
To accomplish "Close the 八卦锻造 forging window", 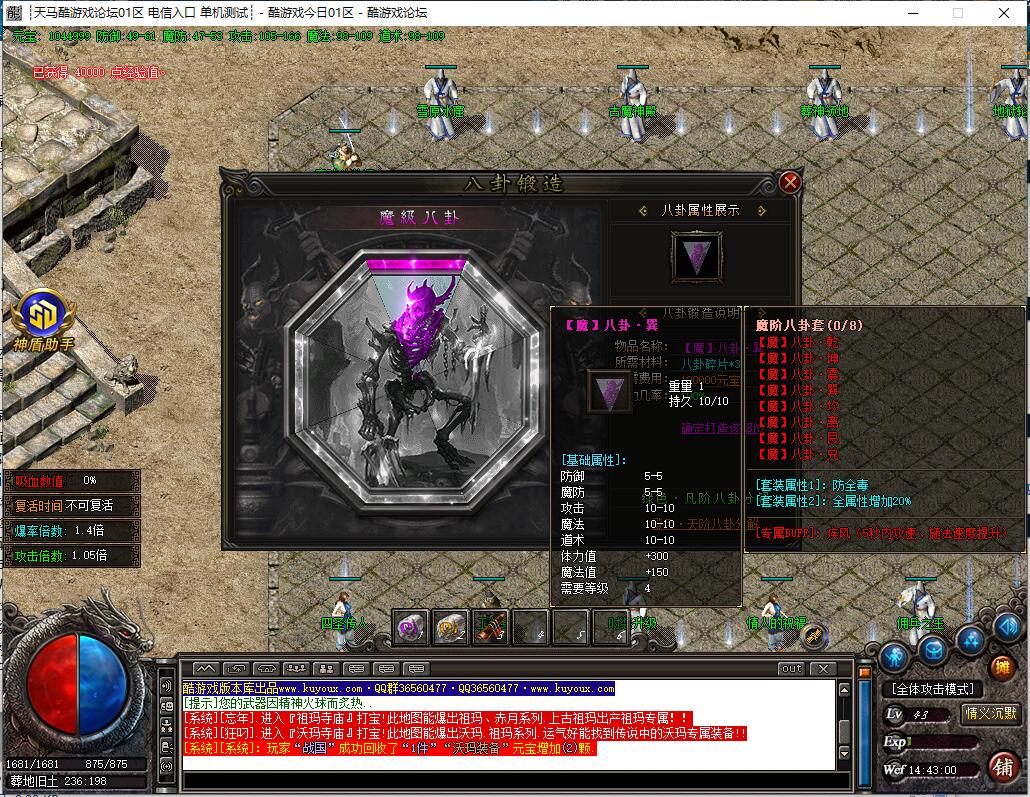I will point(790,182).
